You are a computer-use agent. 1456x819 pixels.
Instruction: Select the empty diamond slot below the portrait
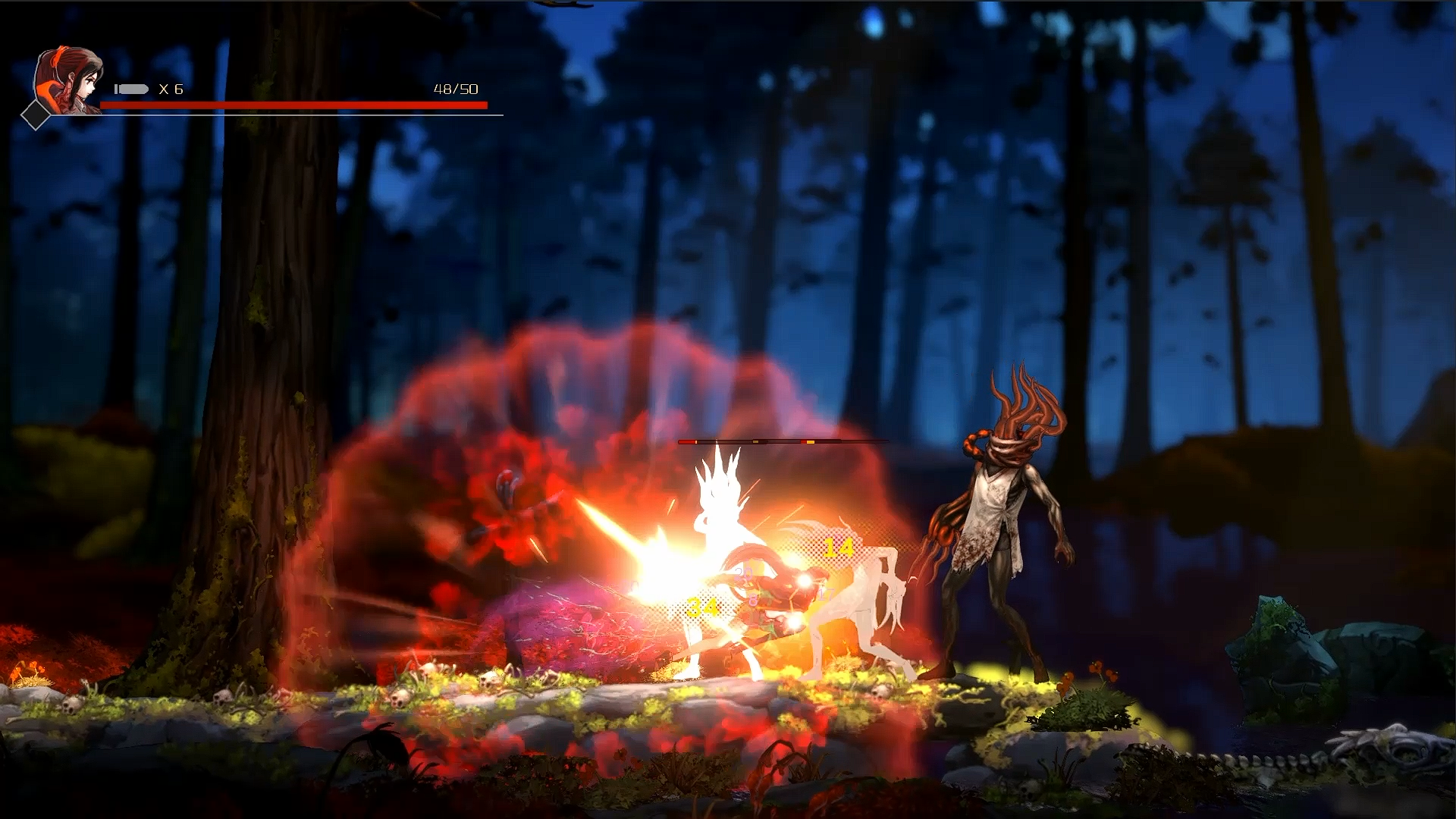coord(36,115)
